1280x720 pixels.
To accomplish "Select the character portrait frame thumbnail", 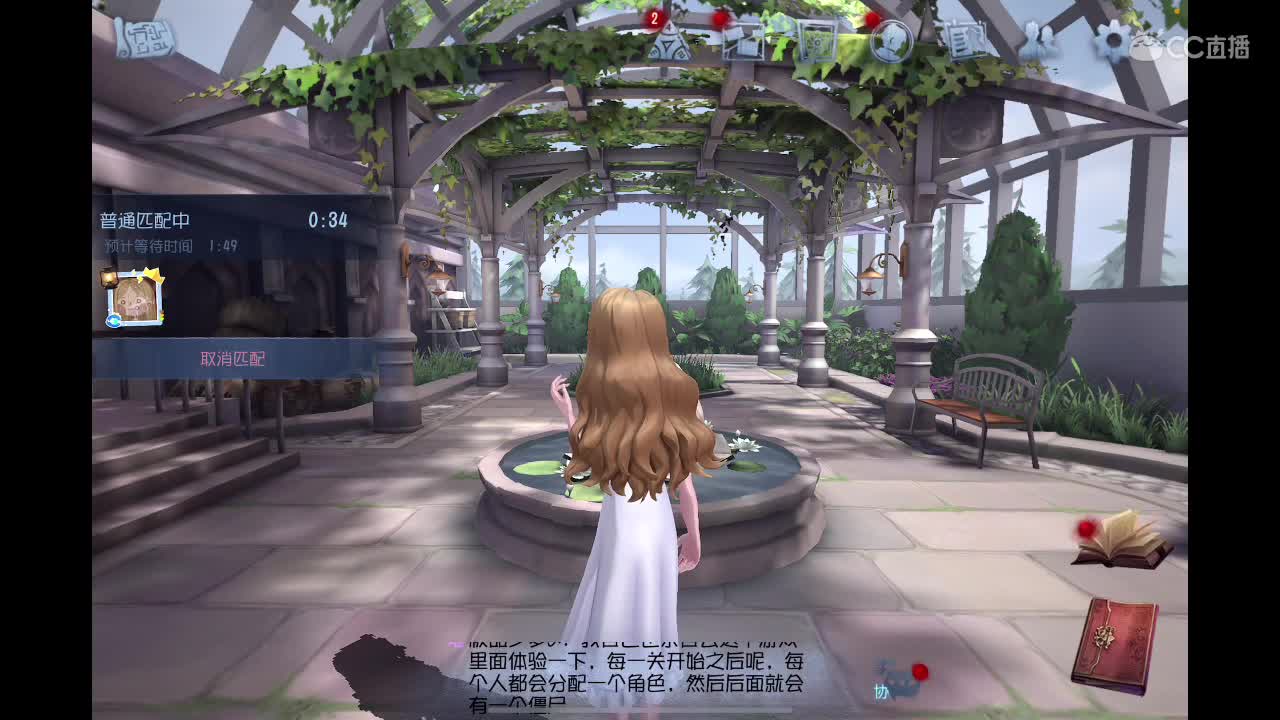I will pos(133,298).
